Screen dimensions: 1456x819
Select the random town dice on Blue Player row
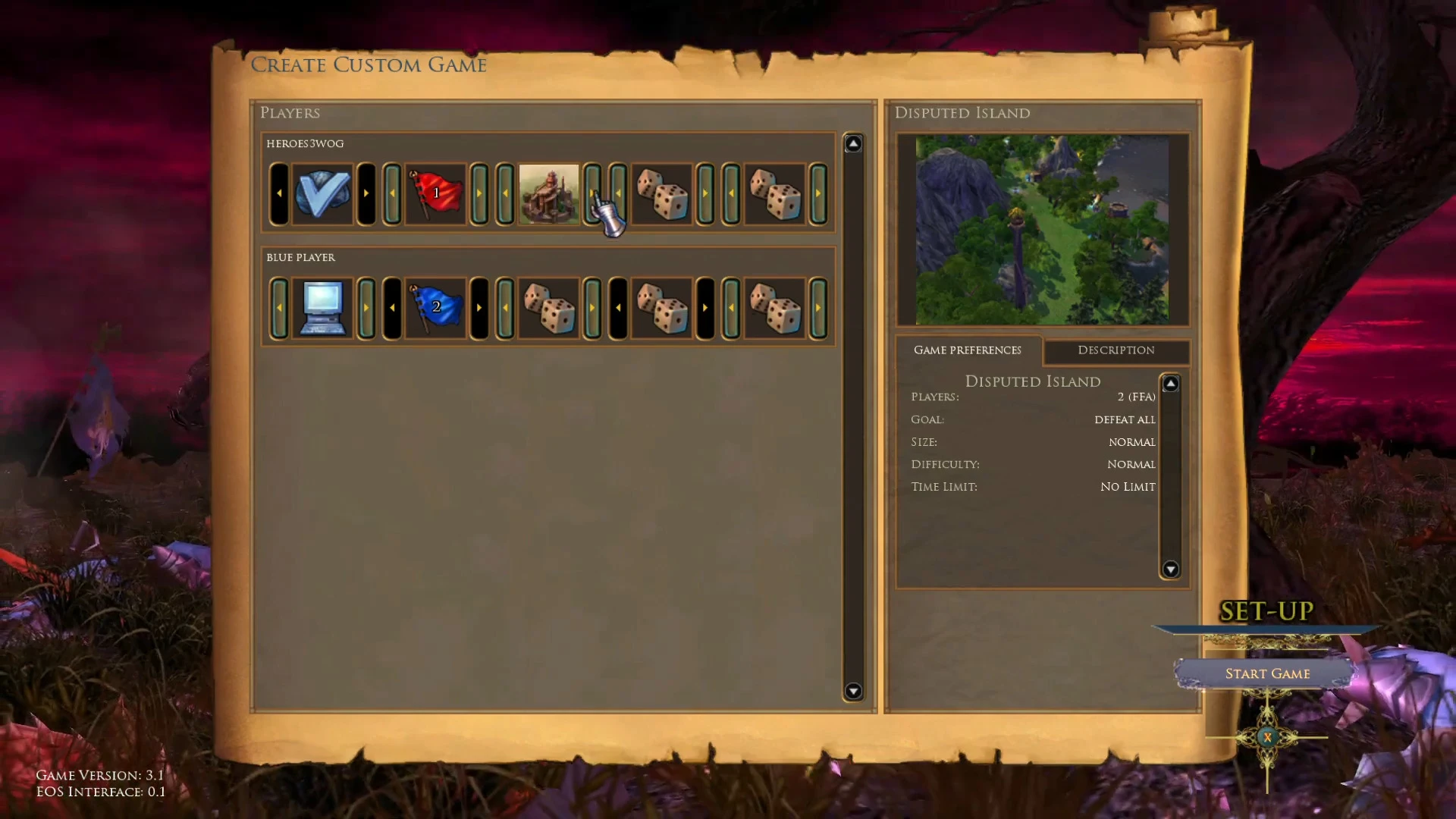click(549, 307)
